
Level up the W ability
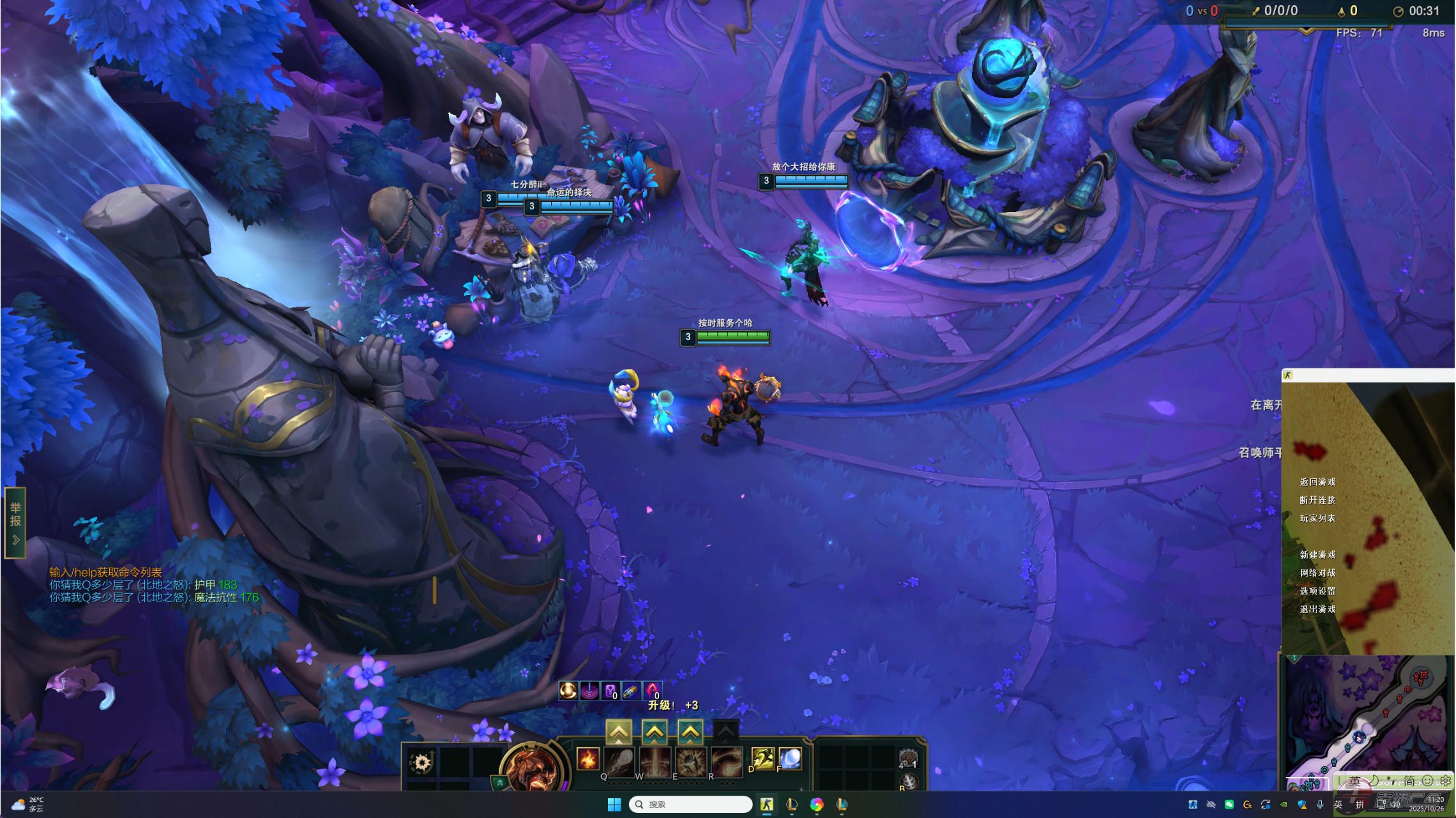[655, 732]
